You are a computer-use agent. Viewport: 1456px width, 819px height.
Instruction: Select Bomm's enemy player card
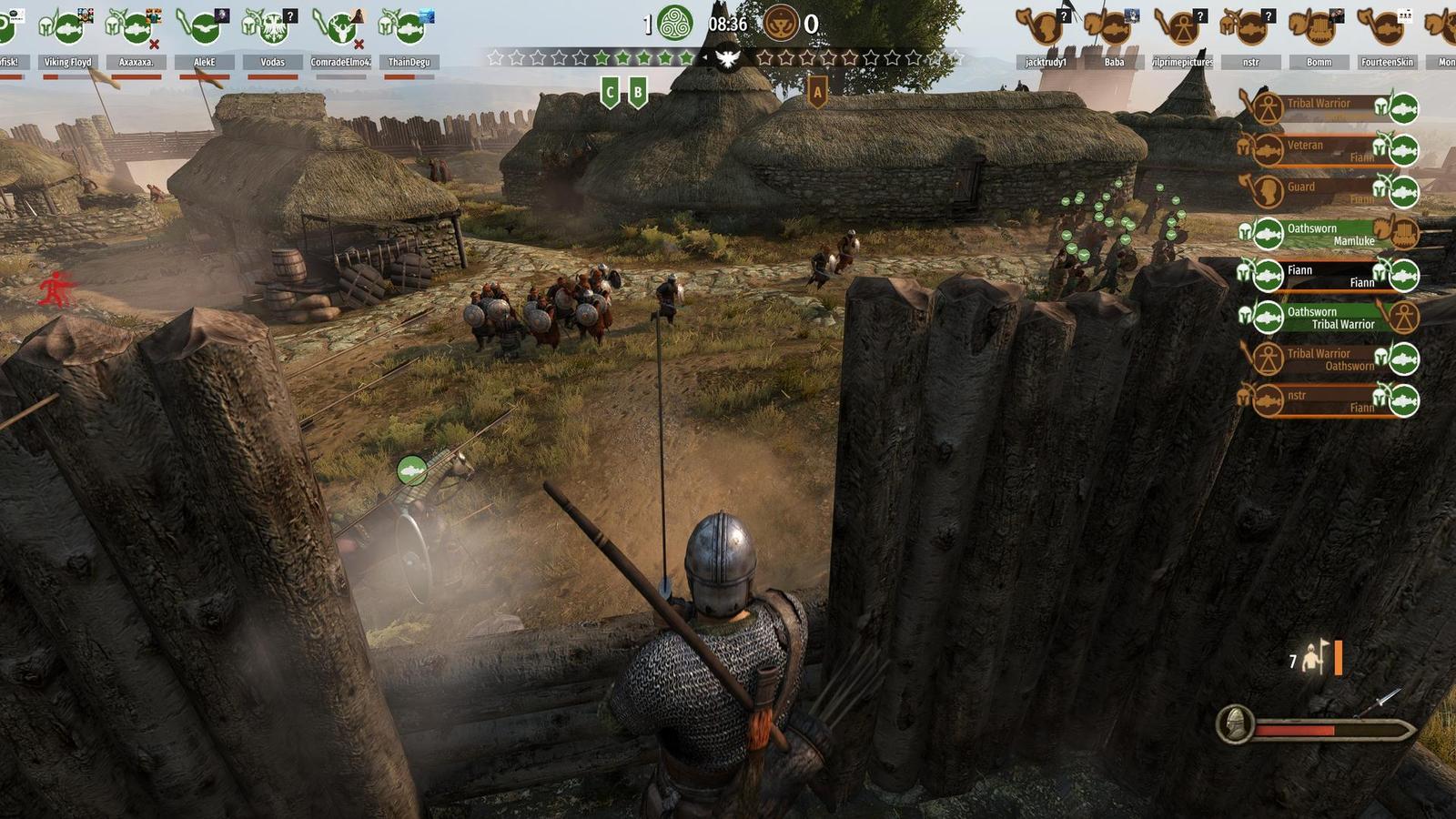[x=1319, y=38]
